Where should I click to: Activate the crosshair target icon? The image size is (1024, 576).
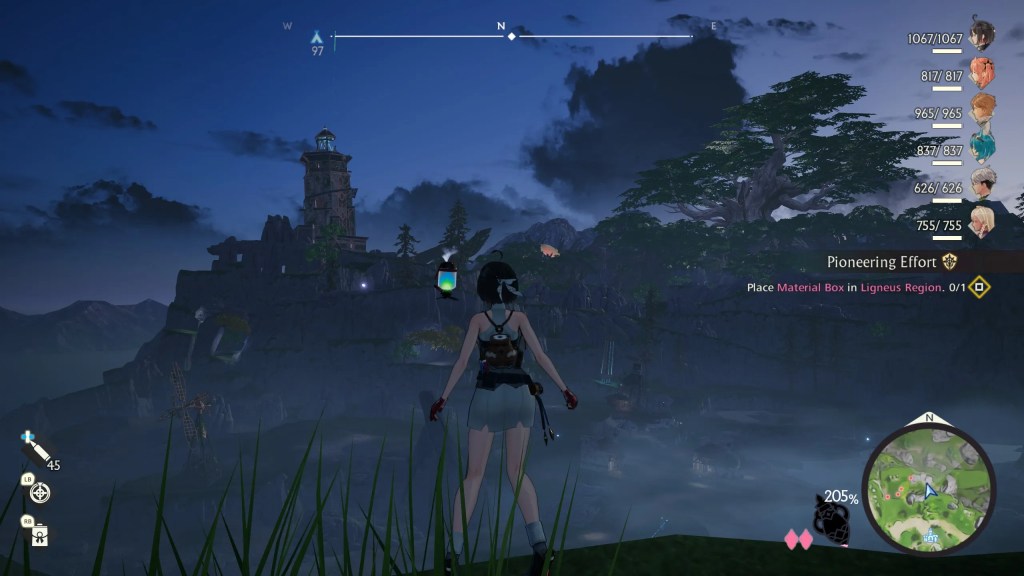tap(40, 493)
